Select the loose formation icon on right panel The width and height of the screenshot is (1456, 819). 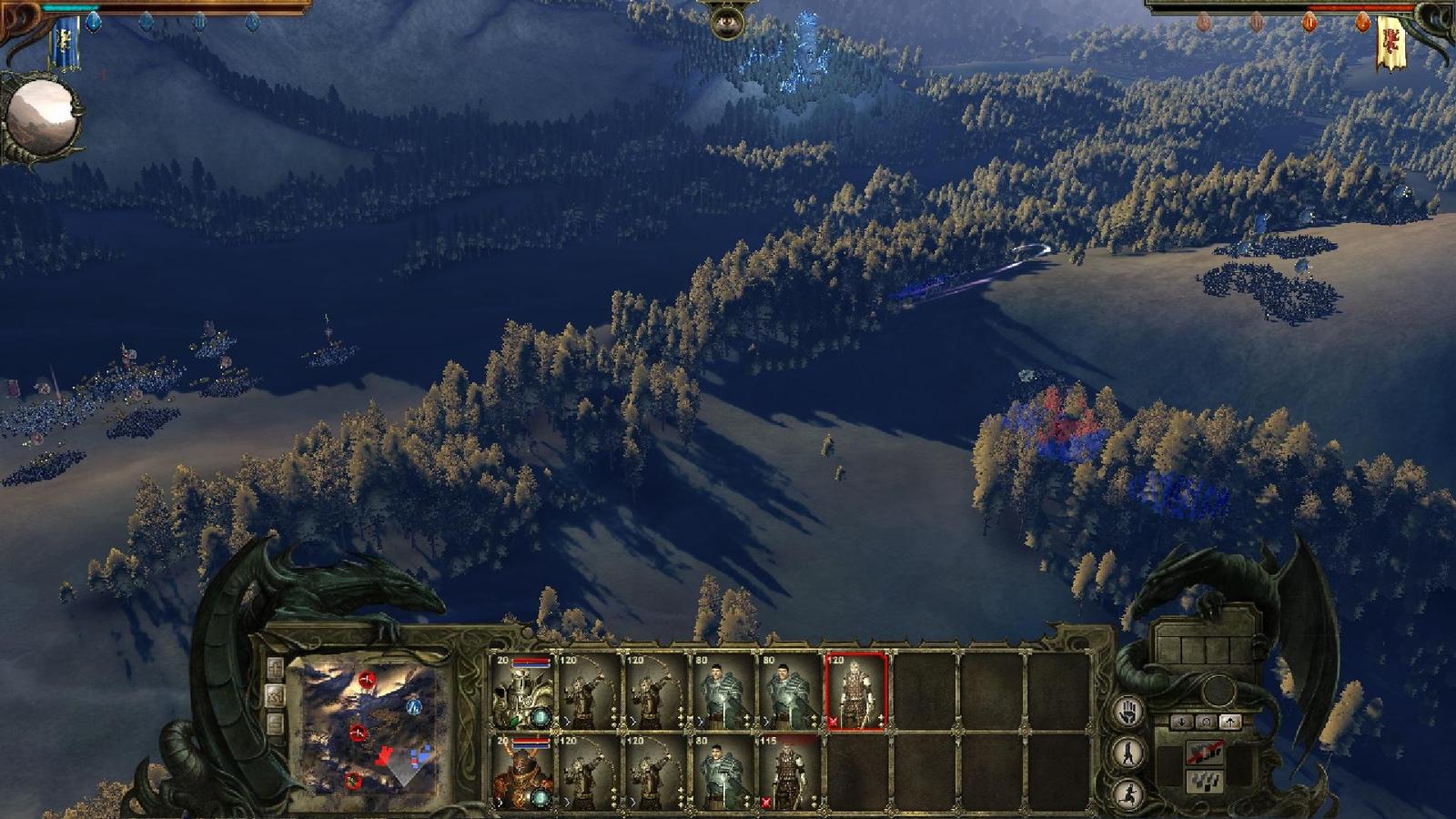point(1205,782)
